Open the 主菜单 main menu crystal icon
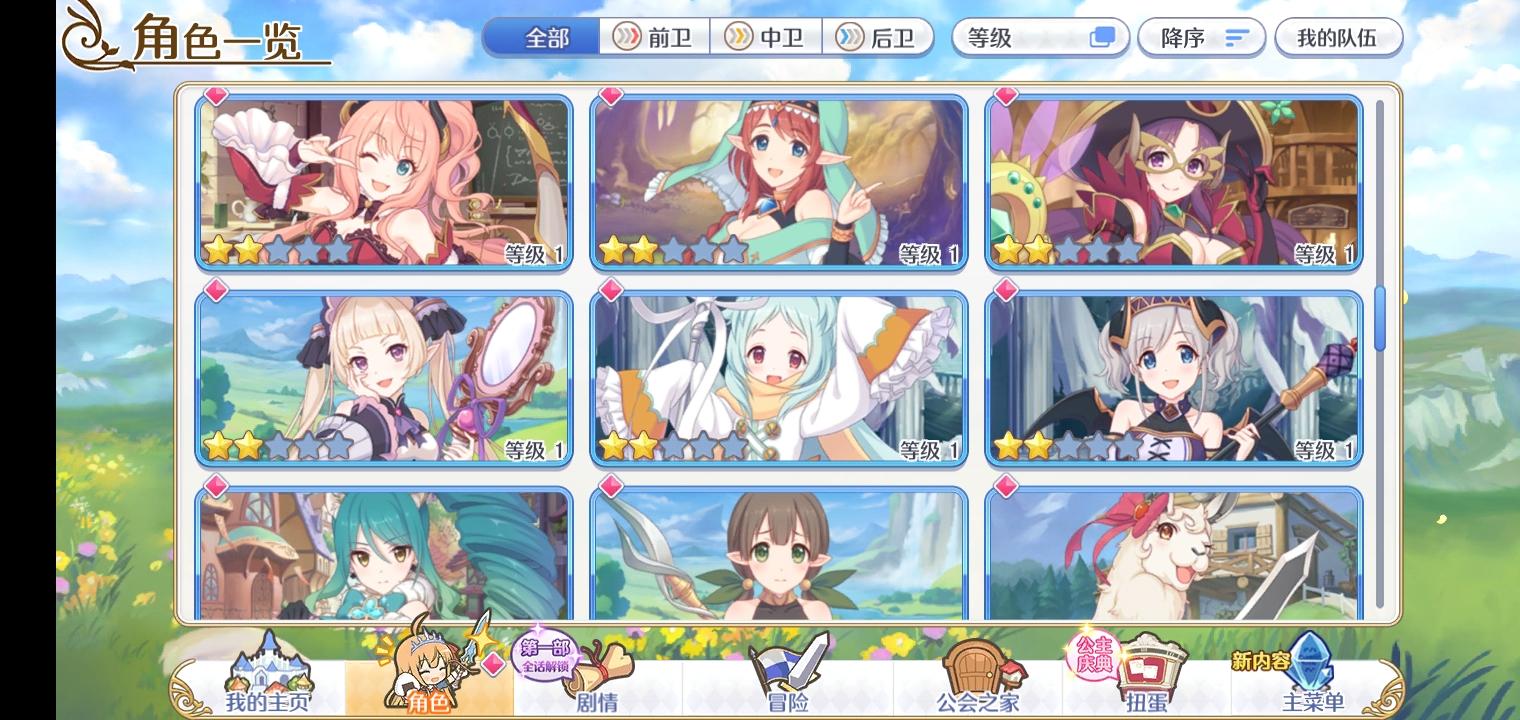1520x720 pixels. pyautogui.click(x=1310, y=670)
